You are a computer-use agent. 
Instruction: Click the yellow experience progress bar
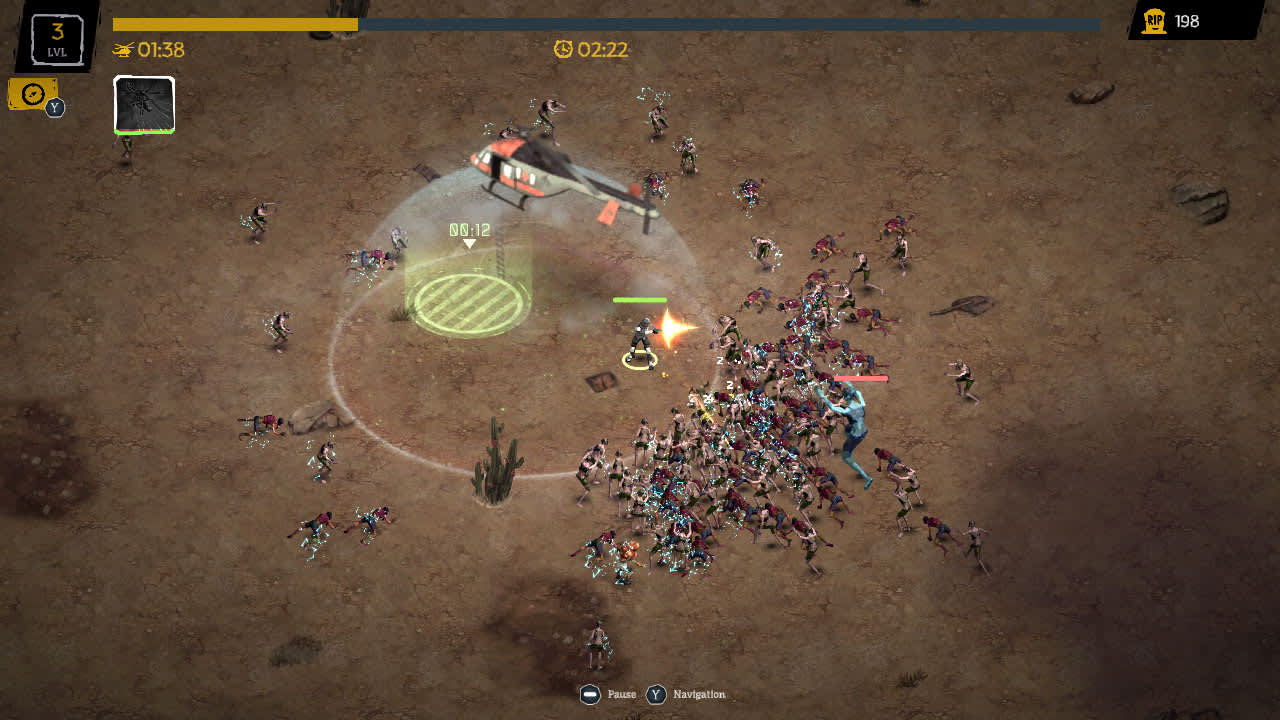pos(235,22)
